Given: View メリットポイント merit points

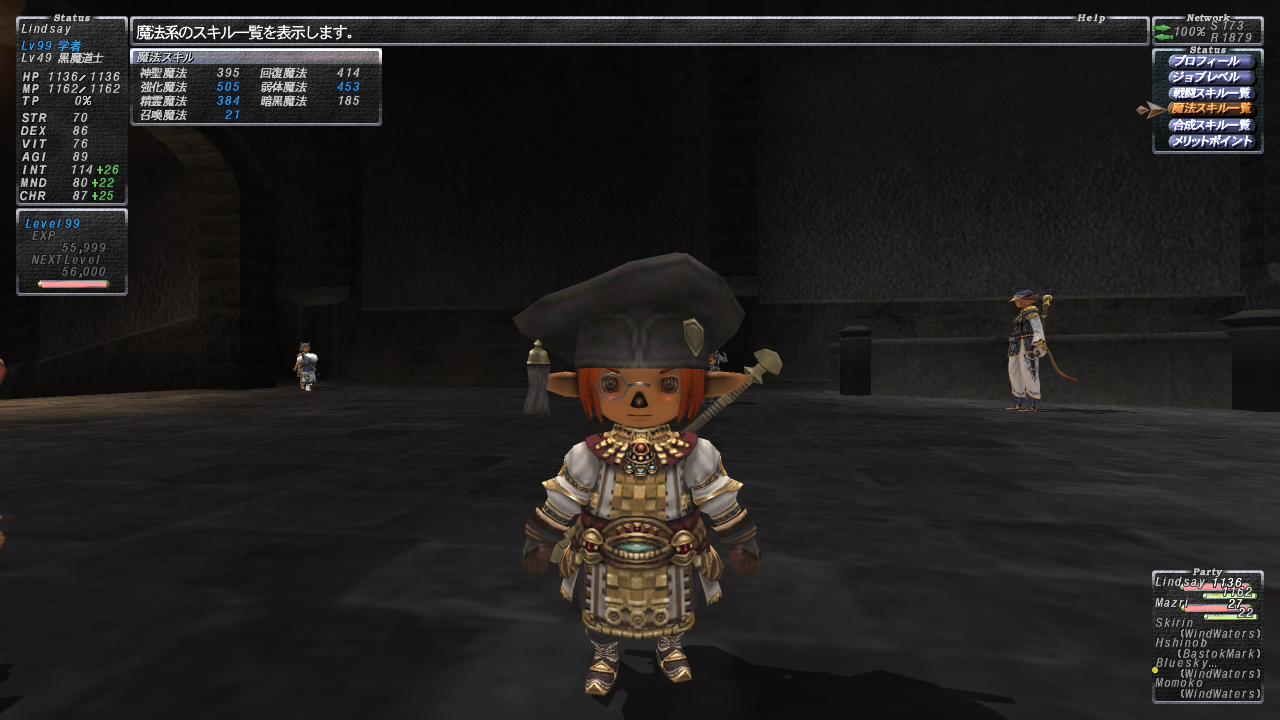Looking at the screenshot, I should (x=1210, y=141).
